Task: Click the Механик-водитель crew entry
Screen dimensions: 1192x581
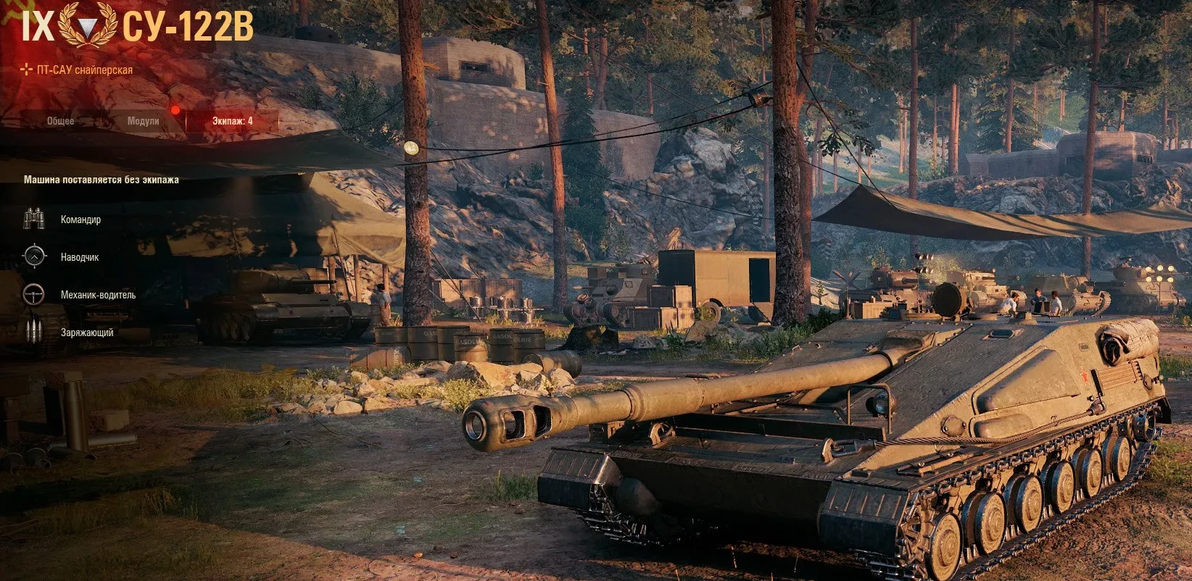Action: click(x=97, y=295)
